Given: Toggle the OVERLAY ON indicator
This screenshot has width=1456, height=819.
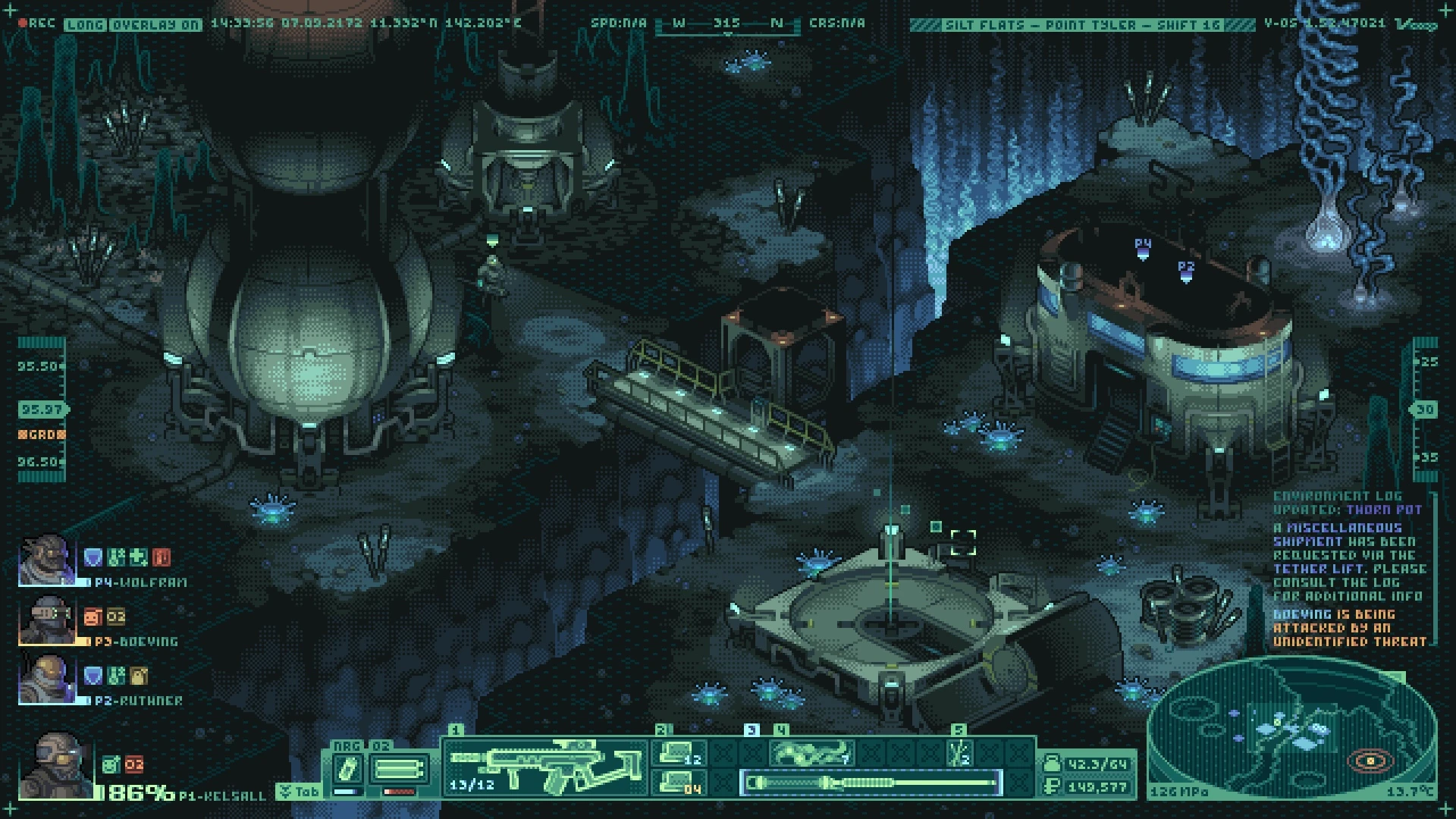Looking at the screenshot, I should click(155, 24).
